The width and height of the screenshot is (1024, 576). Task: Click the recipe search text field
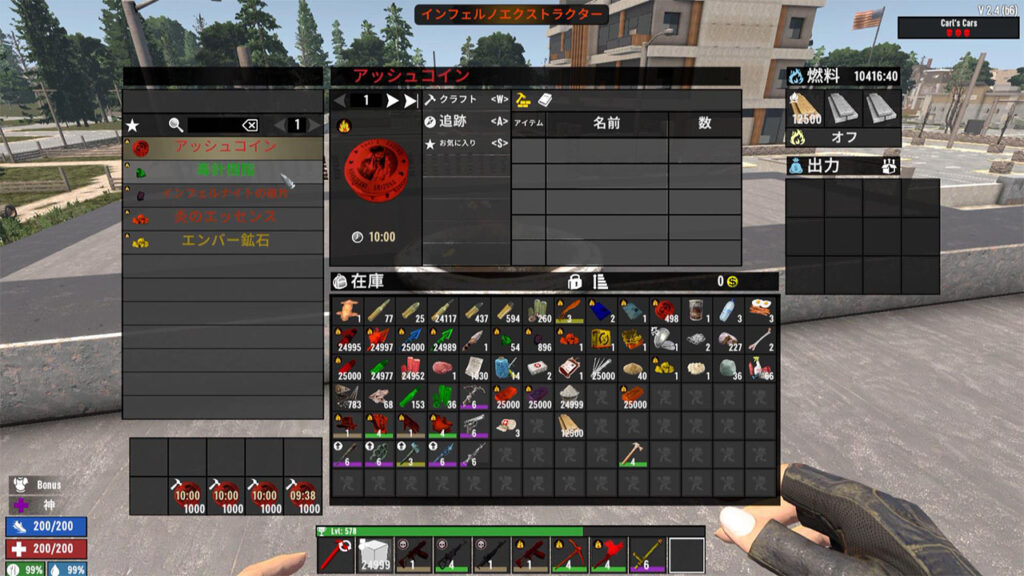click(x=213, y=125)
